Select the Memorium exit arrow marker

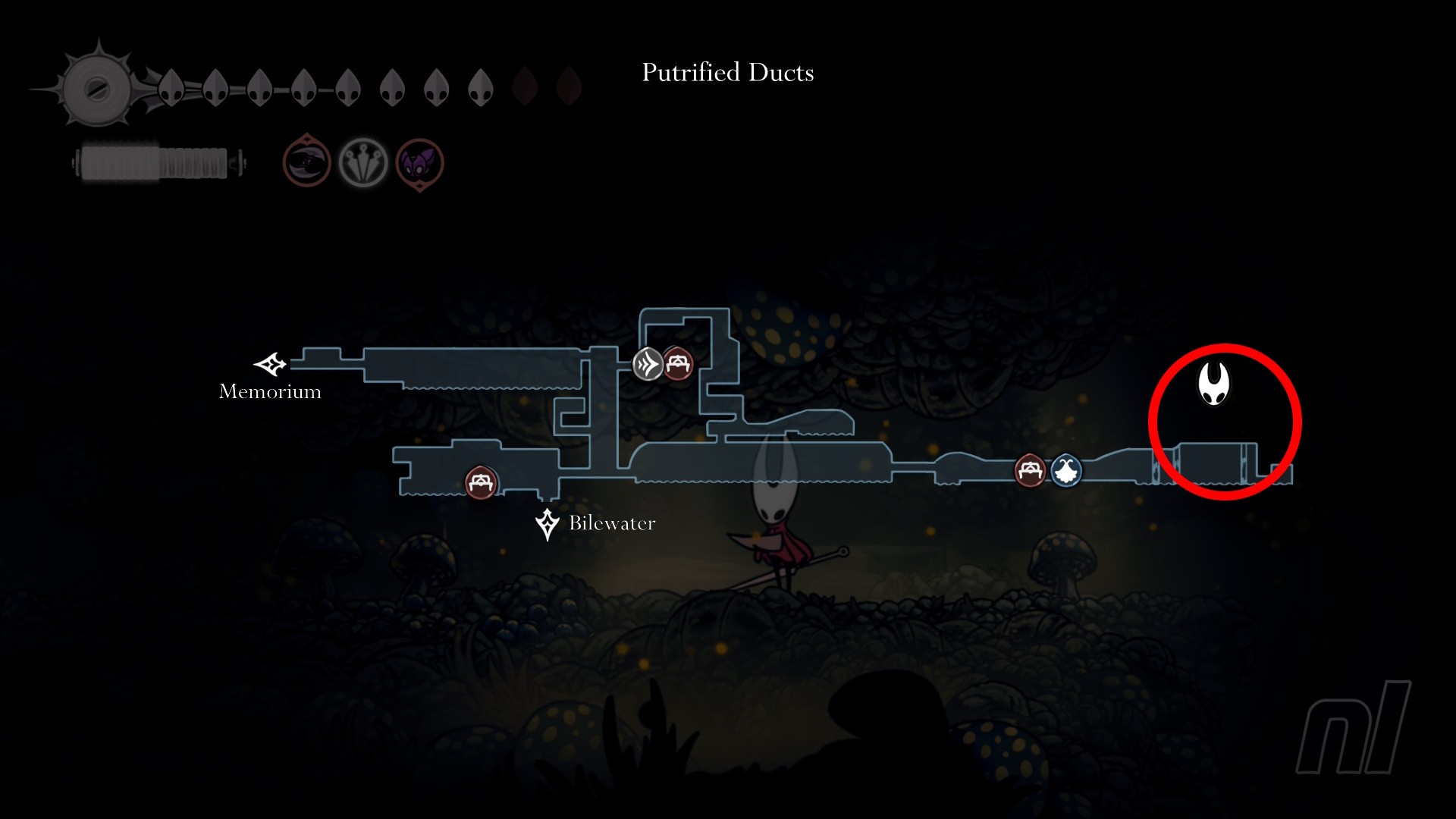[271, 365]
